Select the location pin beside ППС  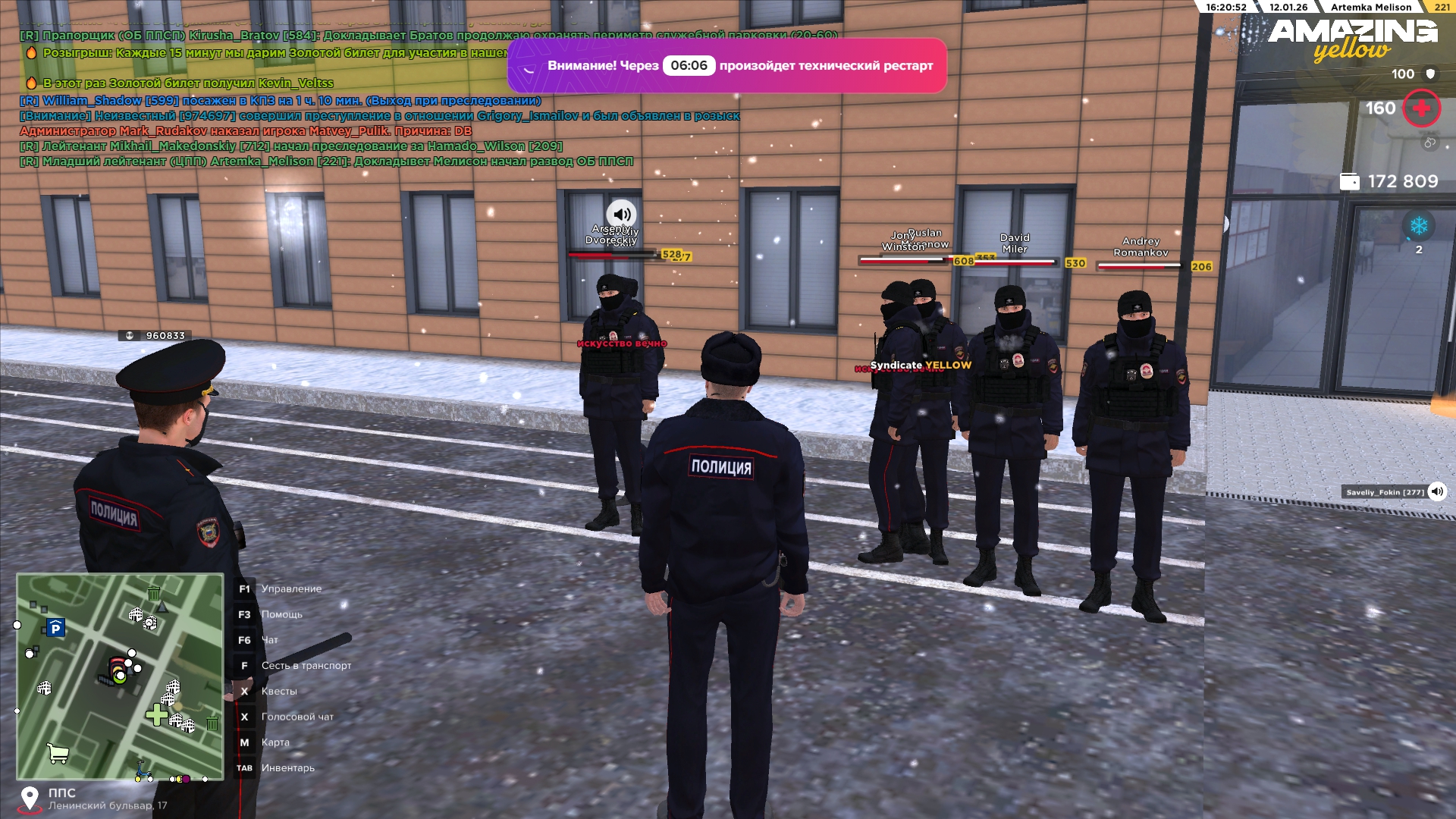point(30,798)
